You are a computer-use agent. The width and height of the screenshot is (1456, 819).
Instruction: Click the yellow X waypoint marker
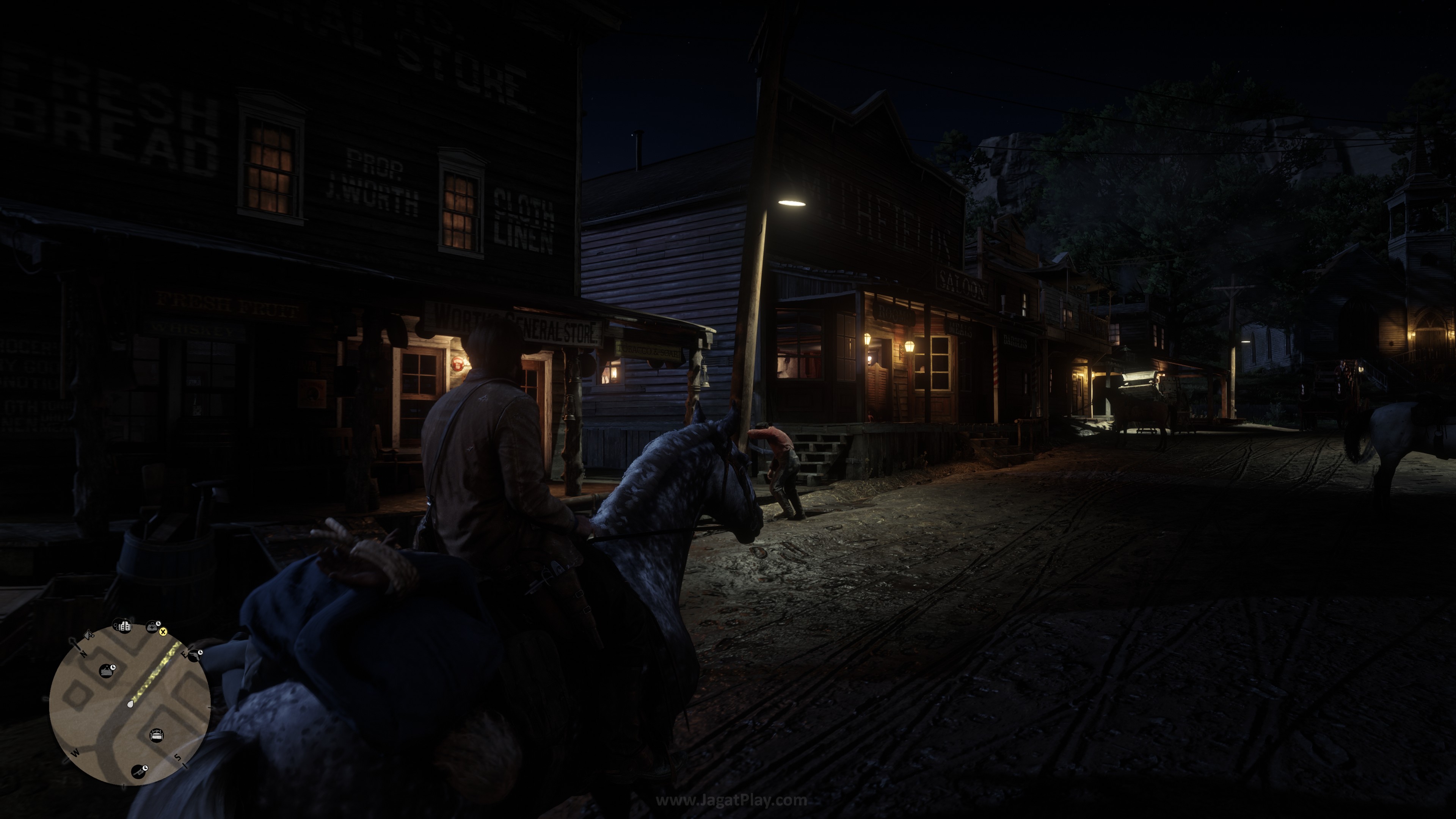pyautogui.click(x=163, y=632)
